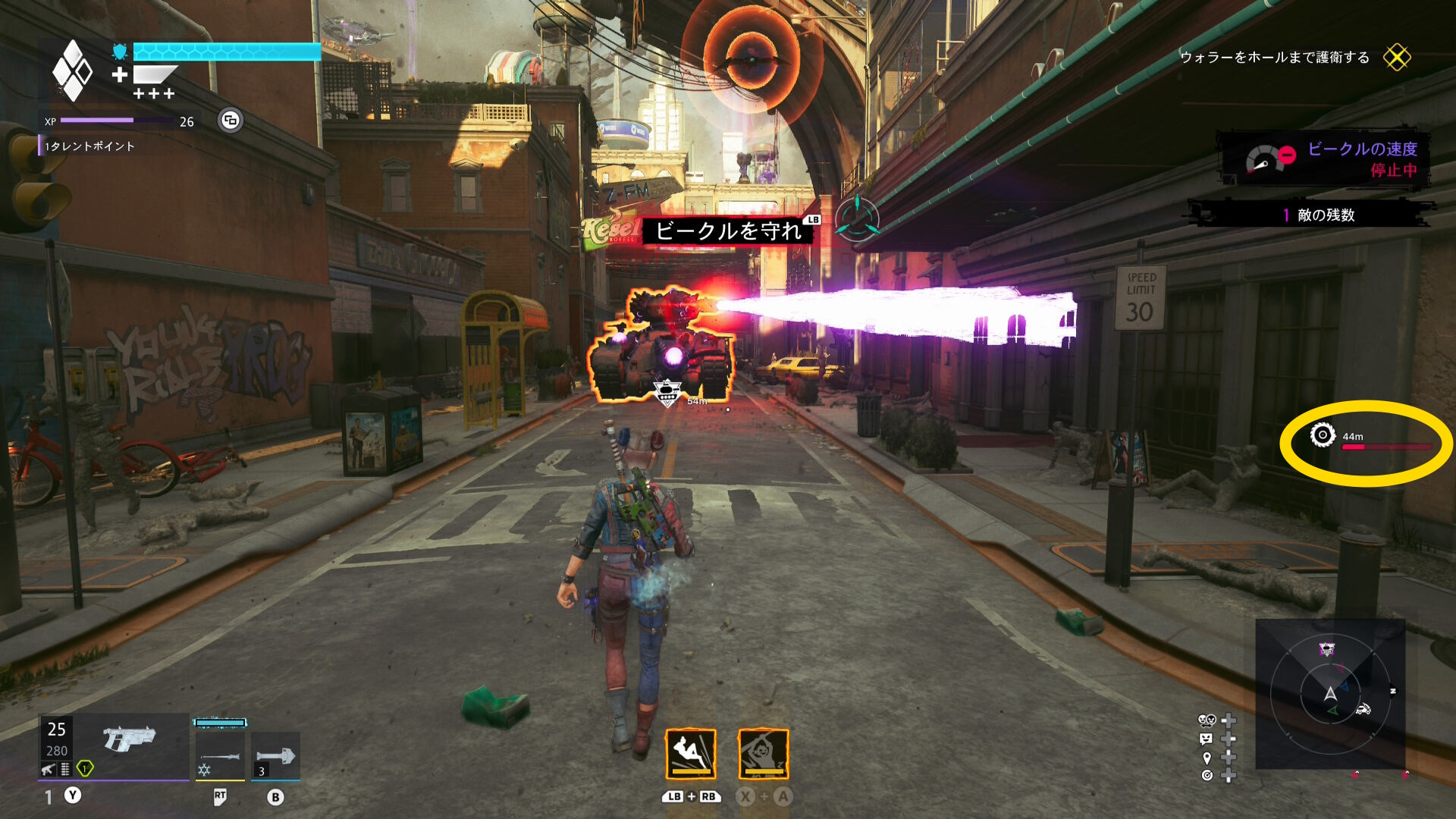Open the radar minimap
The image size is (1456, 819).
[x=1330, y=694]
